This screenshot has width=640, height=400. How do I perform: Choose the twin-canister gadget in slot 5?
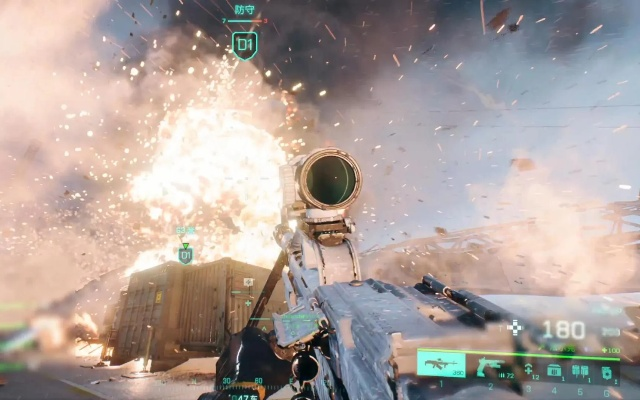580,369
